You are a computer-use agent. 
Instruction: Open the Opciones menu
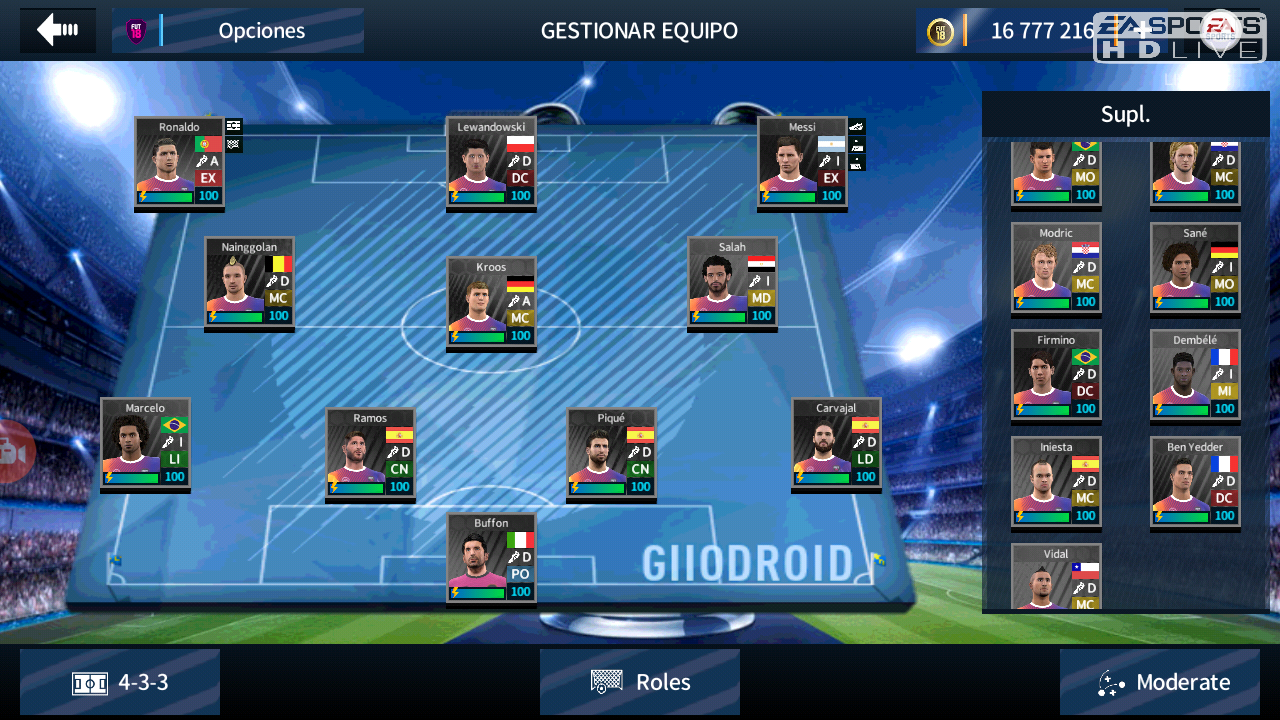pos(238,31)
